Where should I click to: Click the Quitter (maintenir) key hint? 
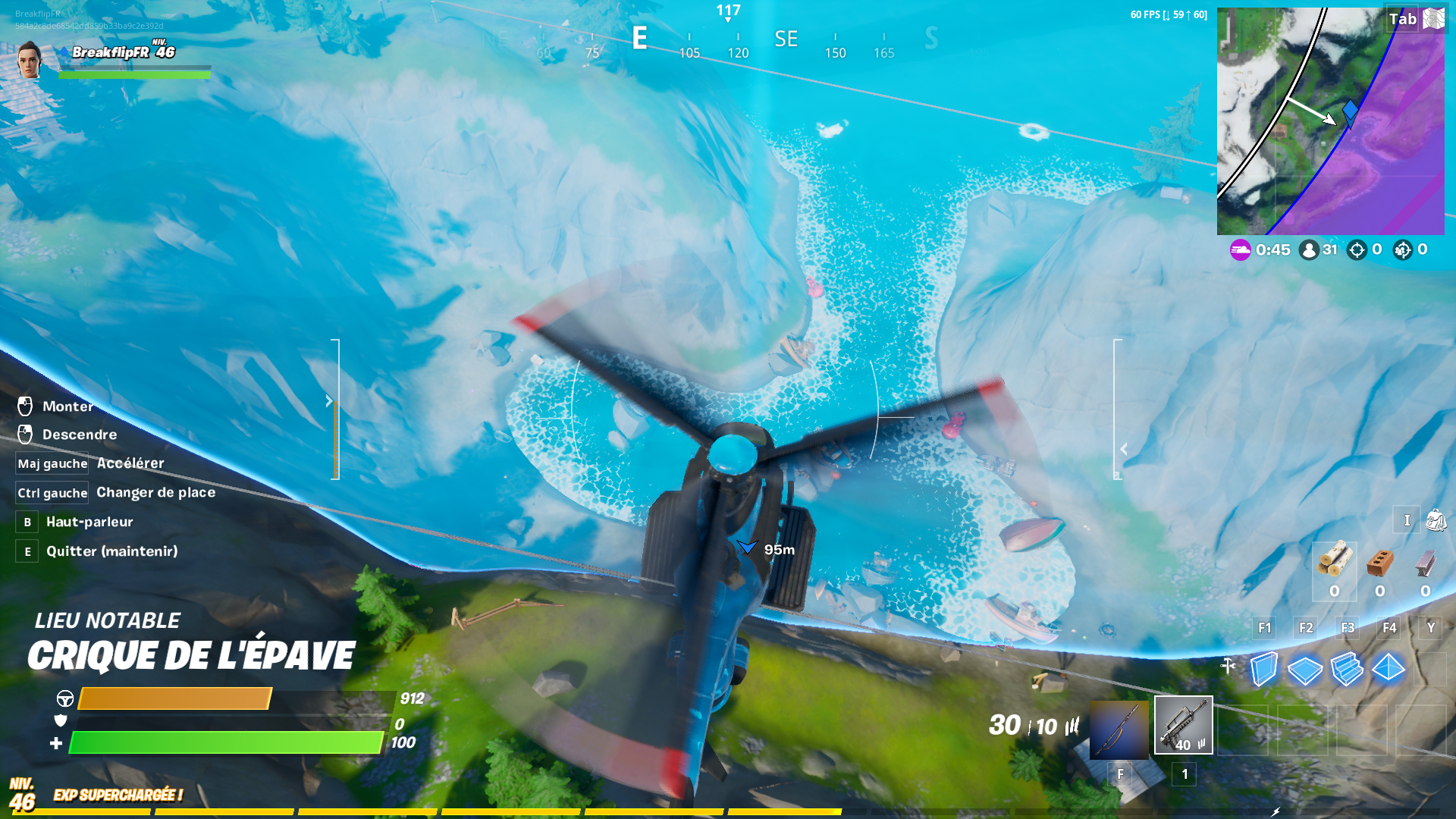(27, 551)
